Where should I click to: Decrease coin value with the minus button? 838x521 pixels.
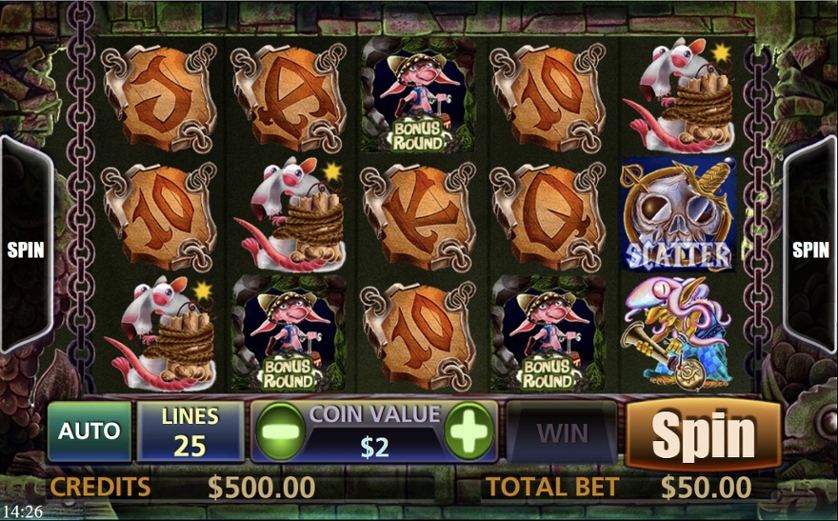[277, 433]
